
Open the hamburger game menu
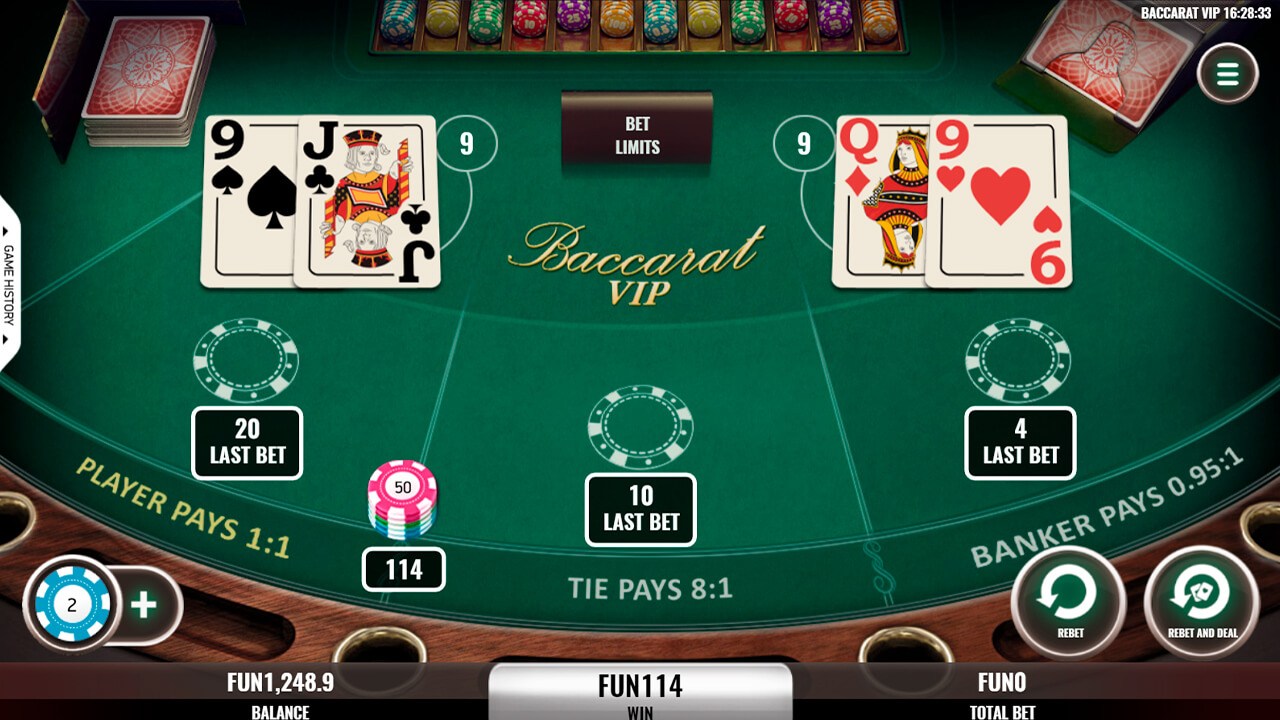coord(1228,72)
